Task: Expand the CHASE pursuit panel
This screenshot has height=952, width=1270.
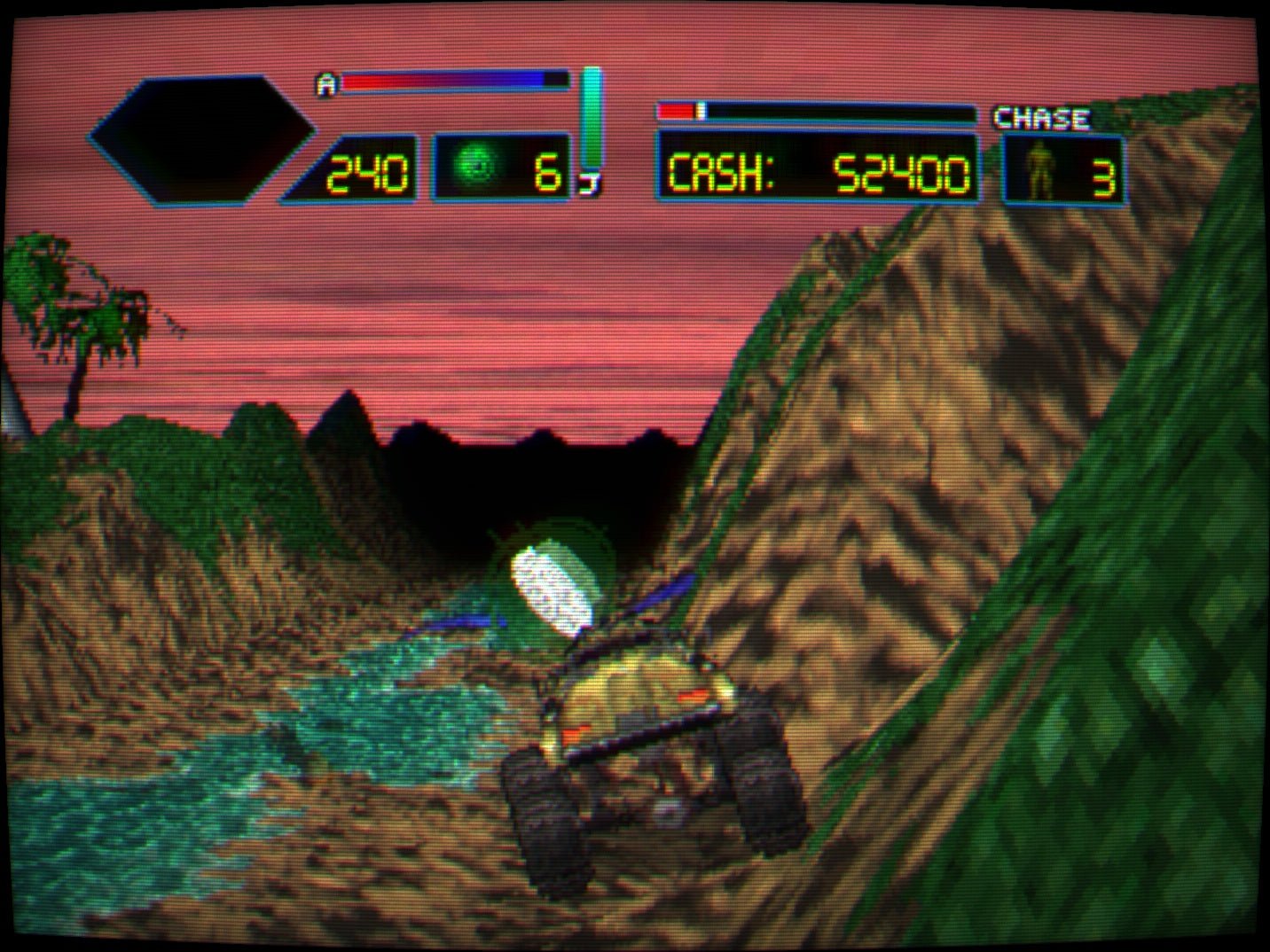Action: pos(1062,167)
